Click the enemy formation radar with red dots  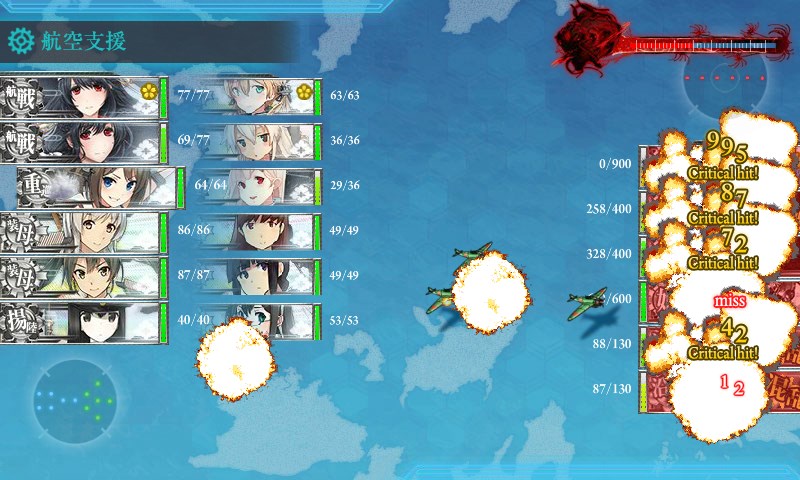click(x=728, y=80)
